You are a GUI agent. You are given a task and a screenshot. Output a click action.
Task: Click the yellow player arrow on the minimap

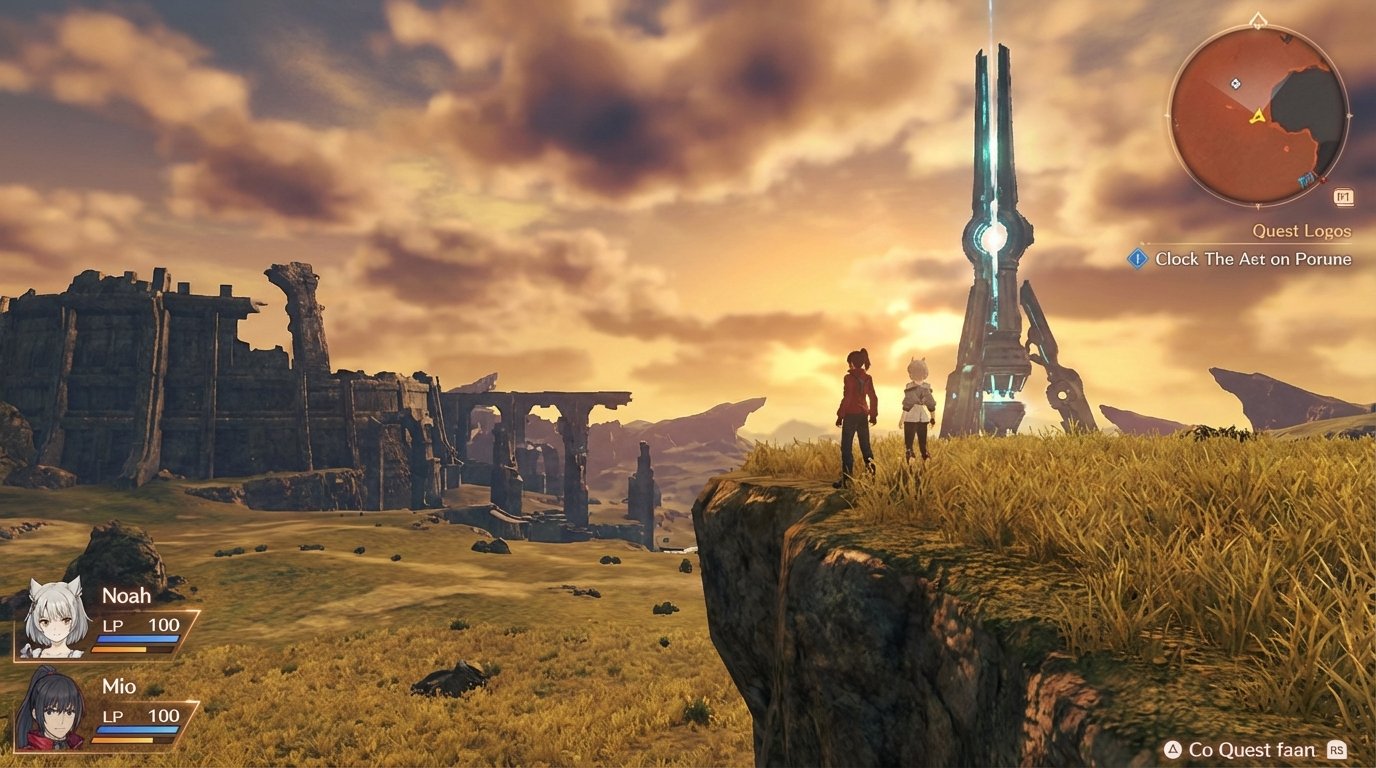tap(1257, 117)
